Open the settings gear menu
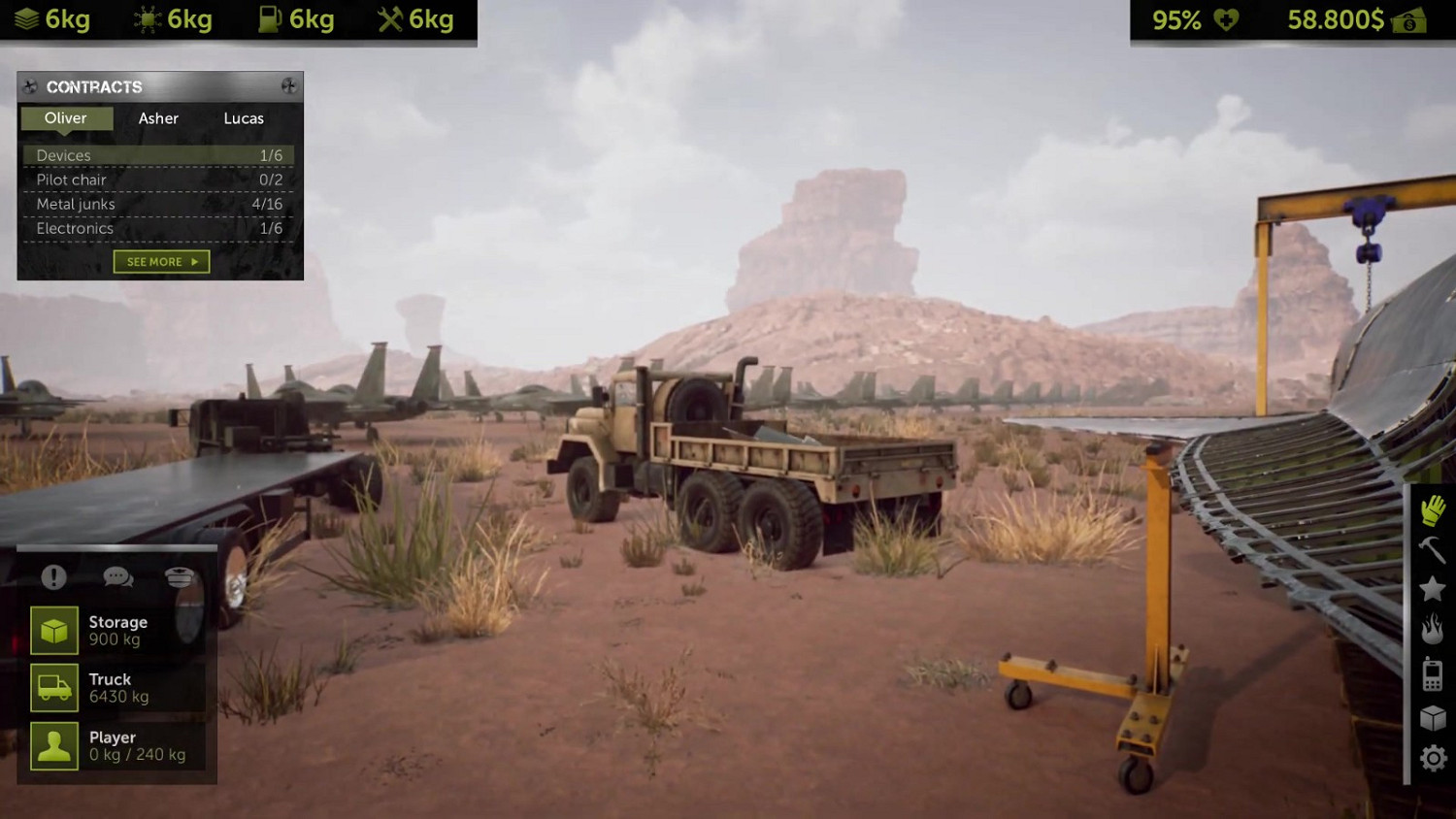 1432,758
